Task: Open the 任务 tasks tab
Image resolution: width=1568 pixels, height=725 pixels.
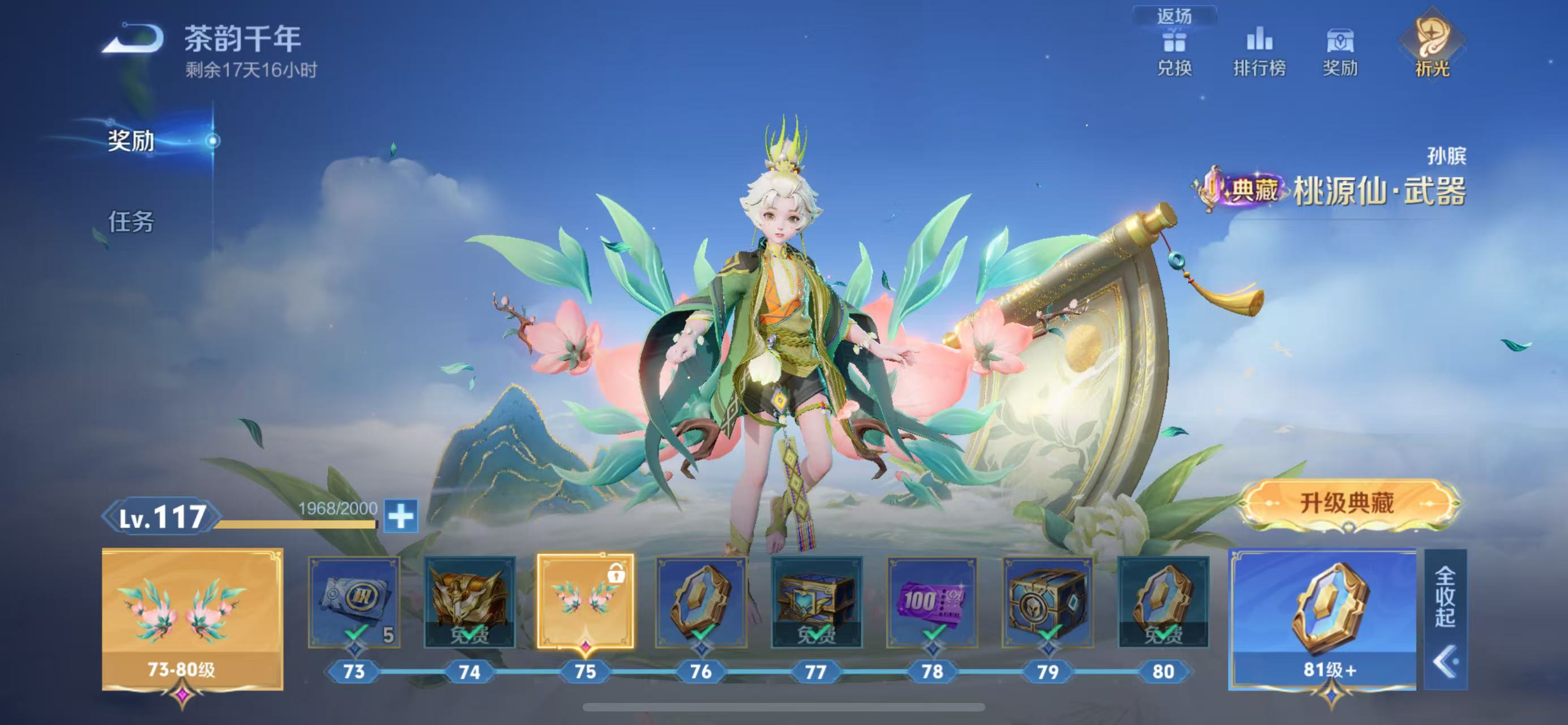Action: [x=131, y=221]
